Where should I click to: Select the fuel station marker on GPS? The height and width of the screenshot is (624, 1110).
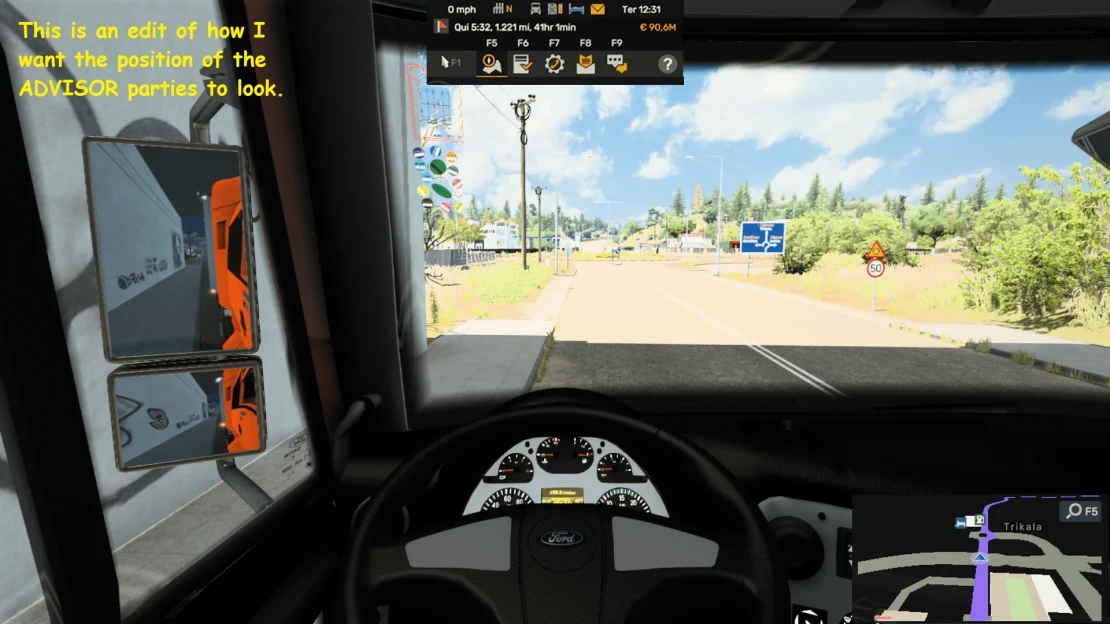[x=980, y=519]
